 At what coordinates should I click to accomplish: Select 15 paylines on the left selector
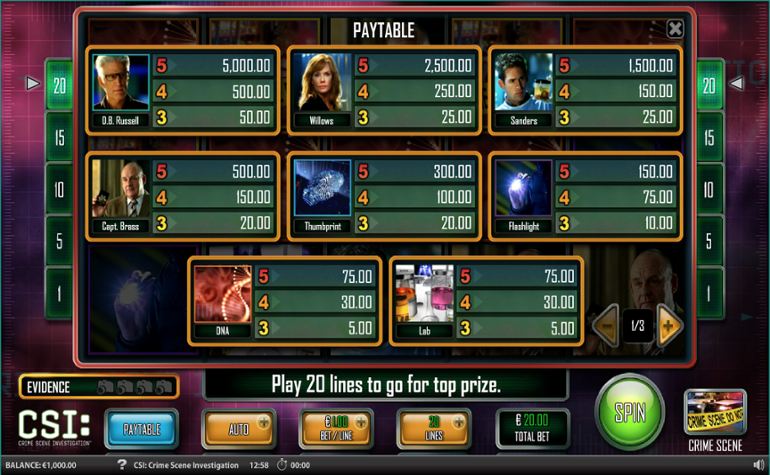click(60, 138)
